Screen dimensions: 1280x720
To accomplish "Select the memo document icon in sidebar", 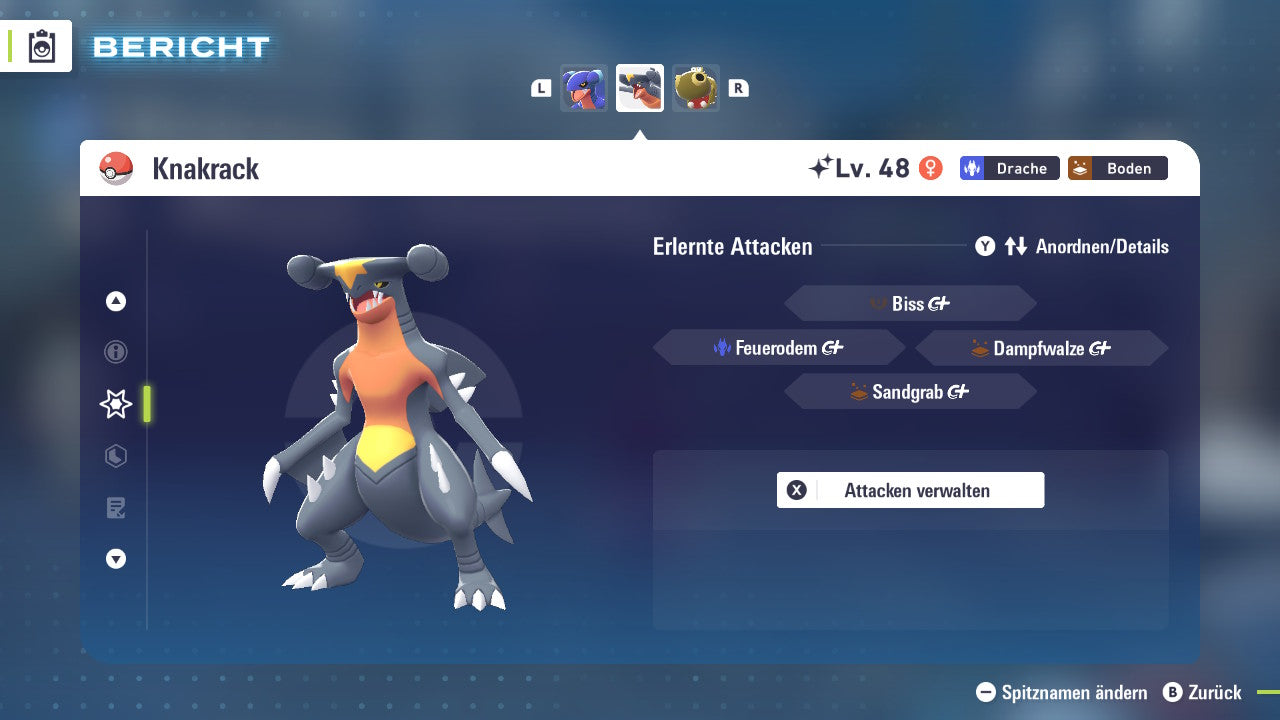I will click(x=115, y=508).
